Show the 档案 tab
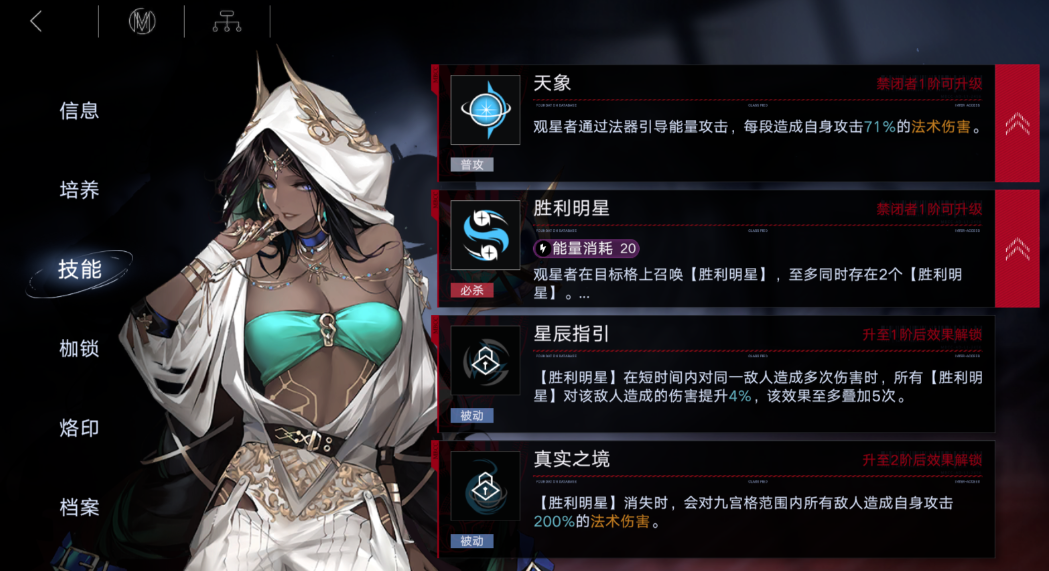Image resolution: width=1049 pixels, height=571 pixels. pyautogui.click(x=79, y=507)
